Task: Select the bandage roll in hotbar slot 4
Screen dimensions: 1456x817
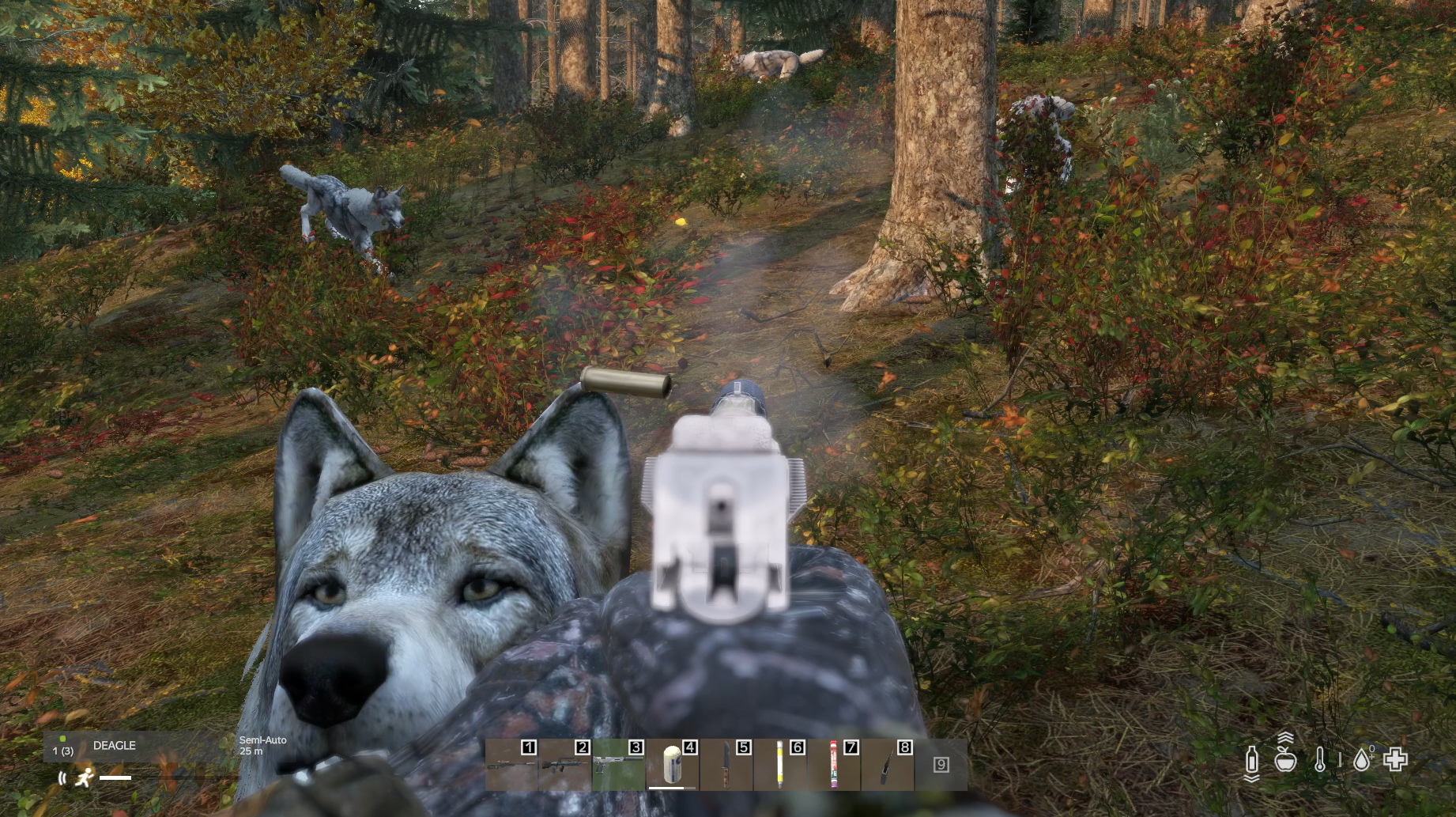Action: (x=672, y=765)
